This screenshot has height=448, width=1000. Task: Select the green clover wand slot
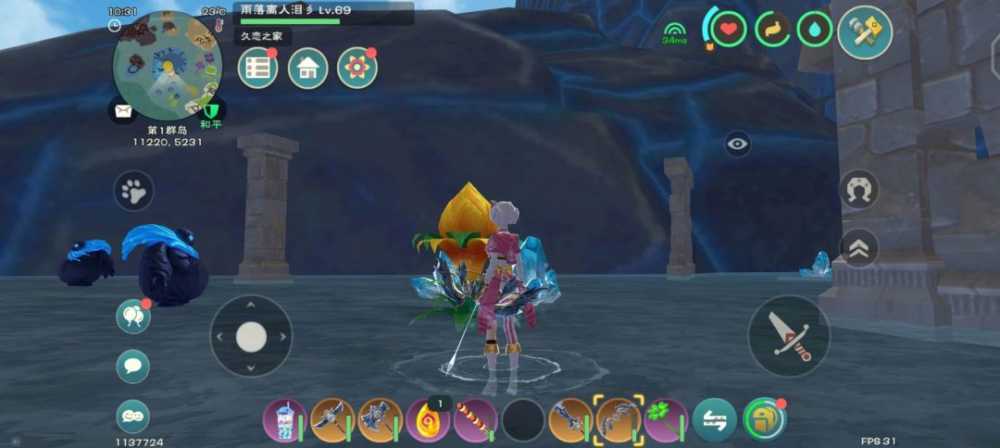pyautogui.click(x=664, y=419)
